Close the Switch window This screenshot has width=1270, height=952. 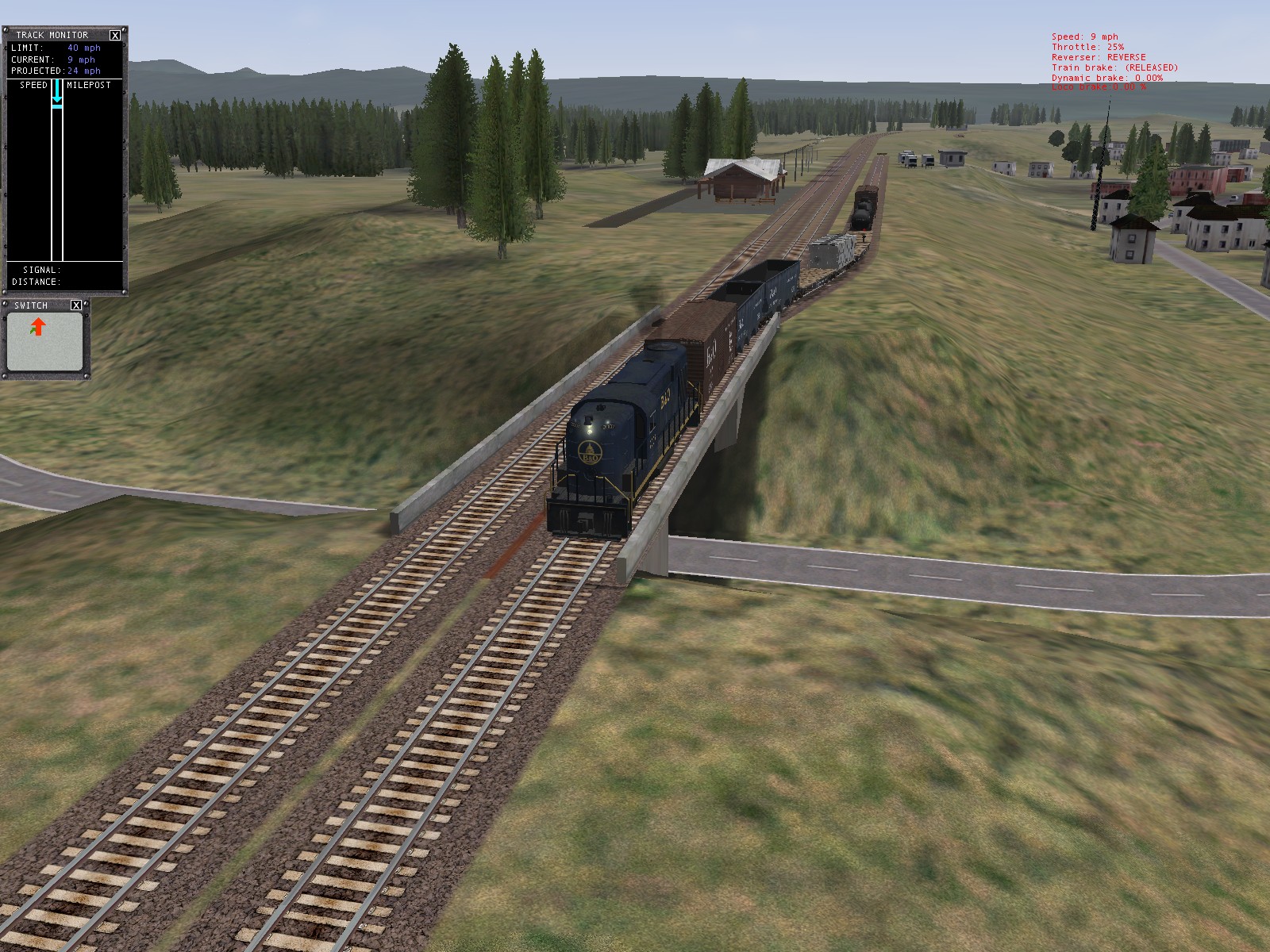coord(76,305)
